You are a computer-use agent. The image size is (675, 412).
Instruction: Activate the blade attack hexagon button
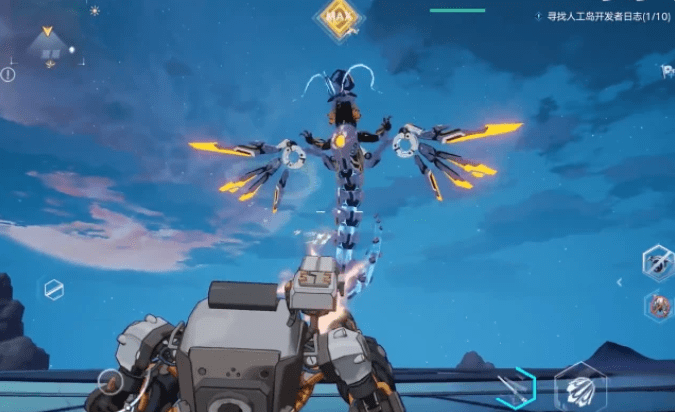[x=517, y=388]
